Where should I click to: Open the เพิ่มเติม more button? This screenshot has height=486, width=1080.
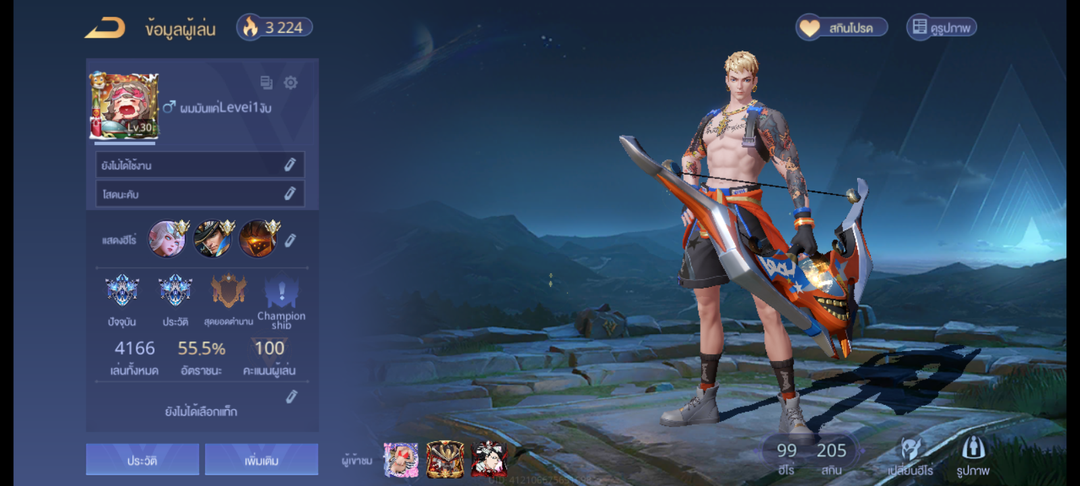click(261, 459)
